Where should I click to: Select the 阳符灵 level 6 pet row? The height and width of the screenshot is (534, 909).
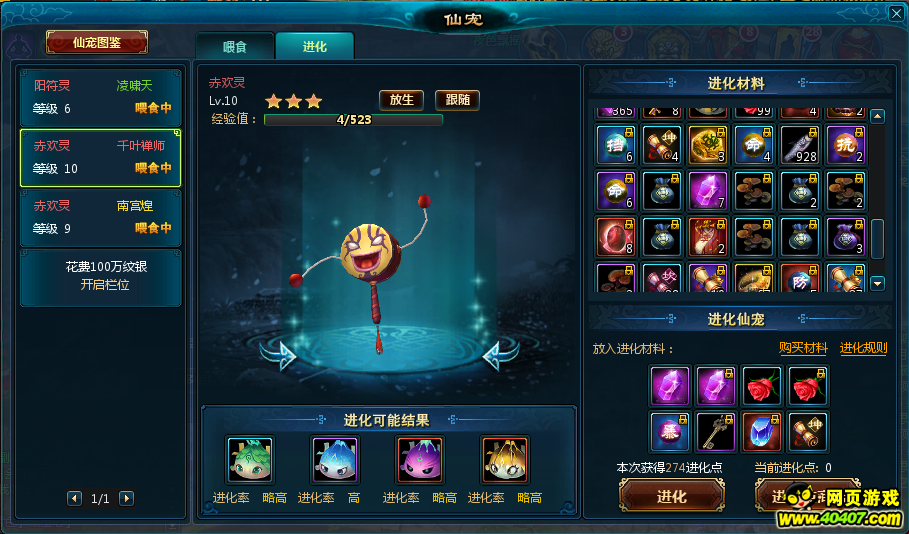click(101, 97)
